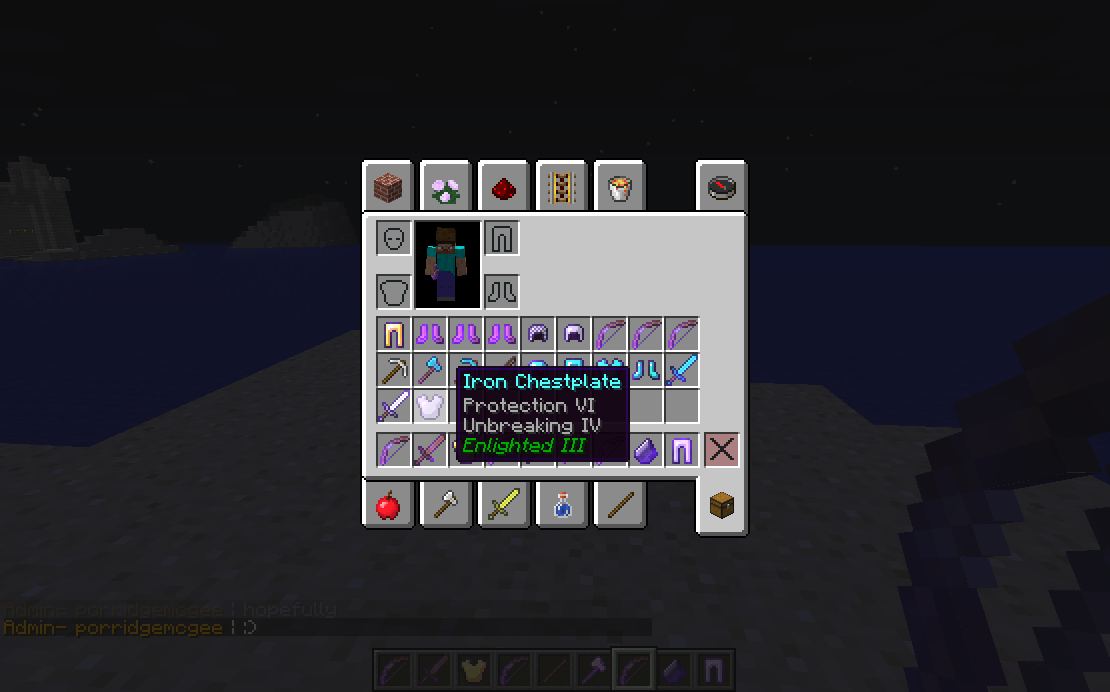Pick up the diamond sword
The image size is (1110, 692).
[682, 370]
